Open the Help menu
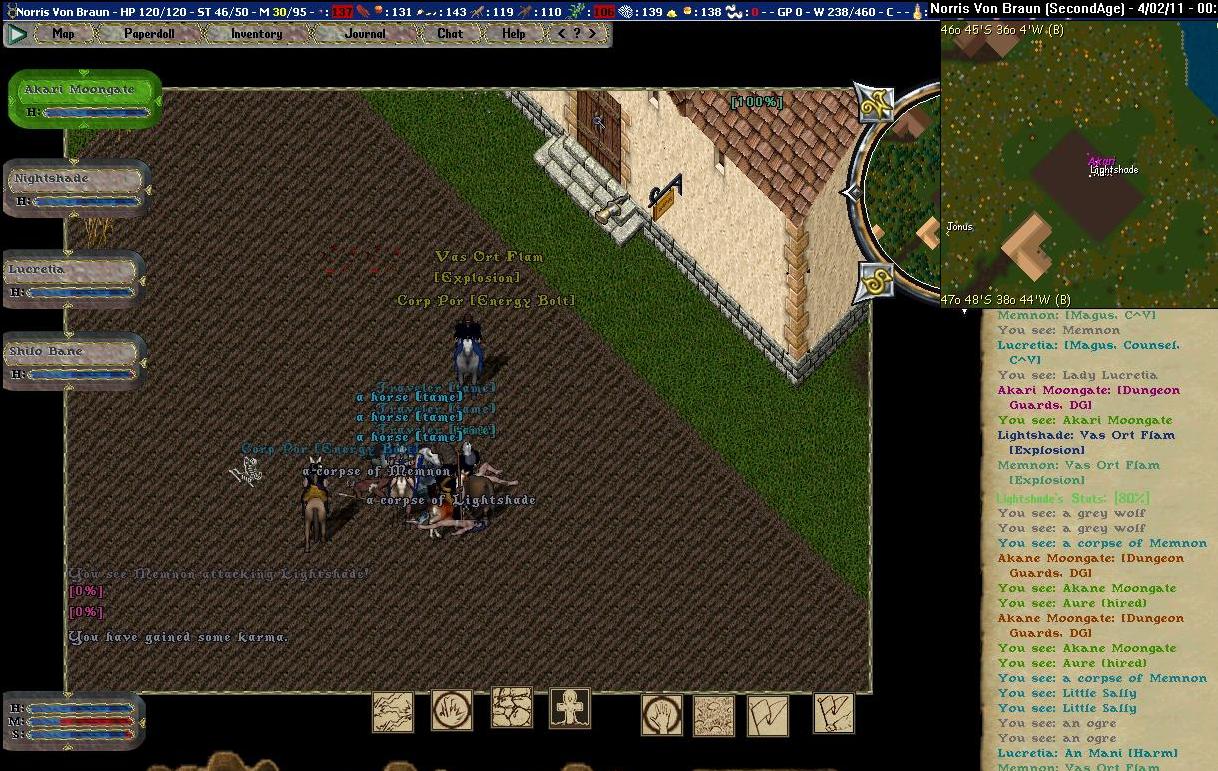This screenshot has height=771, width=1218. (x=513, y=33)
